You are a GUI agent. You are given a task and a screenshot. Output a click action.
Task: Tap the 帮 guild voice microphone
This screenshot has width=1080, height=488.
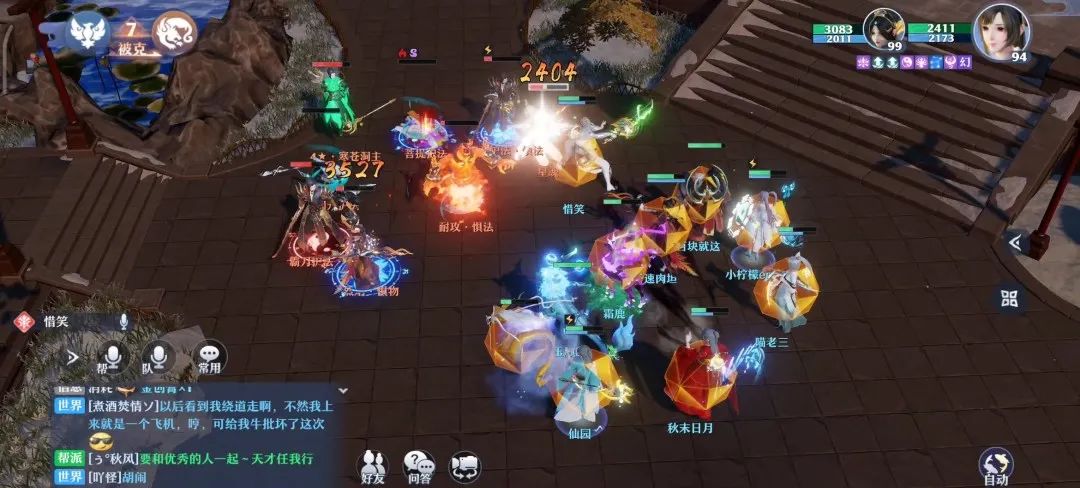point(114,357)
